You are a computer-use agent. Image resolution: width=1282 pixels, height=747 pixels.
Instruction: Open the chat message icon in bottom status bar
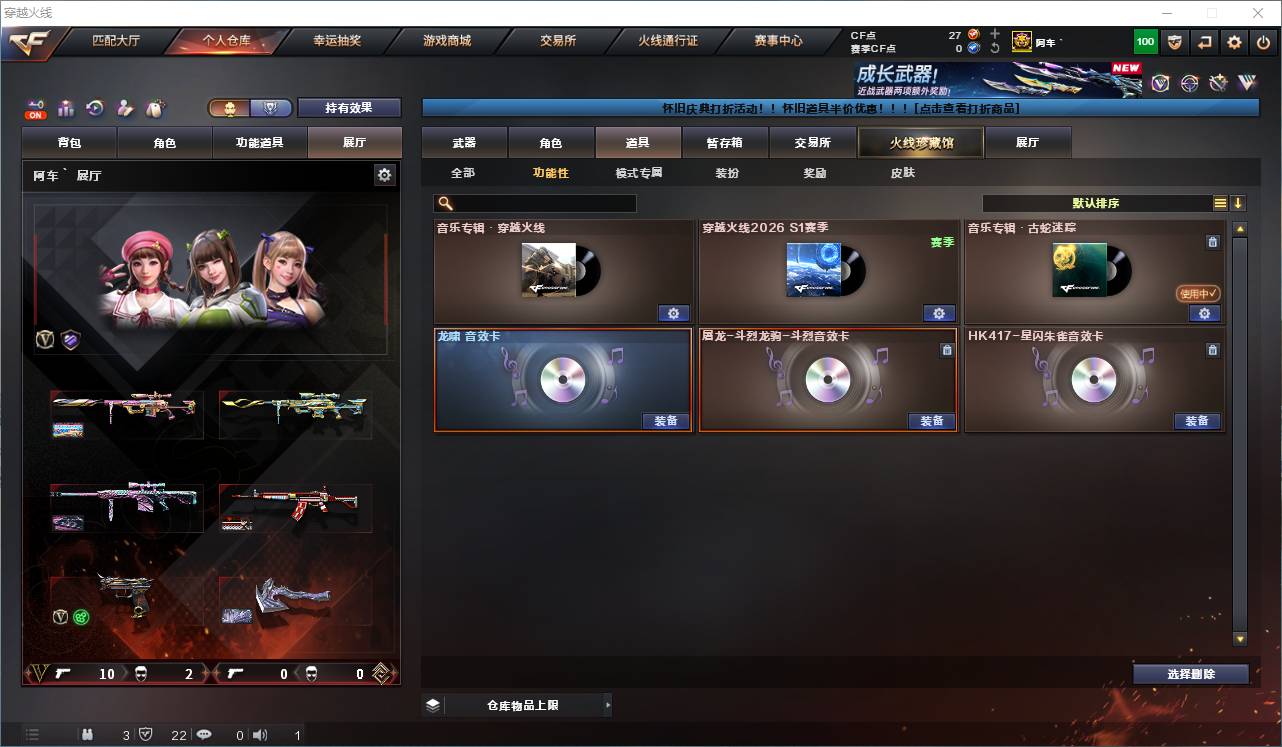pos(204,734)
